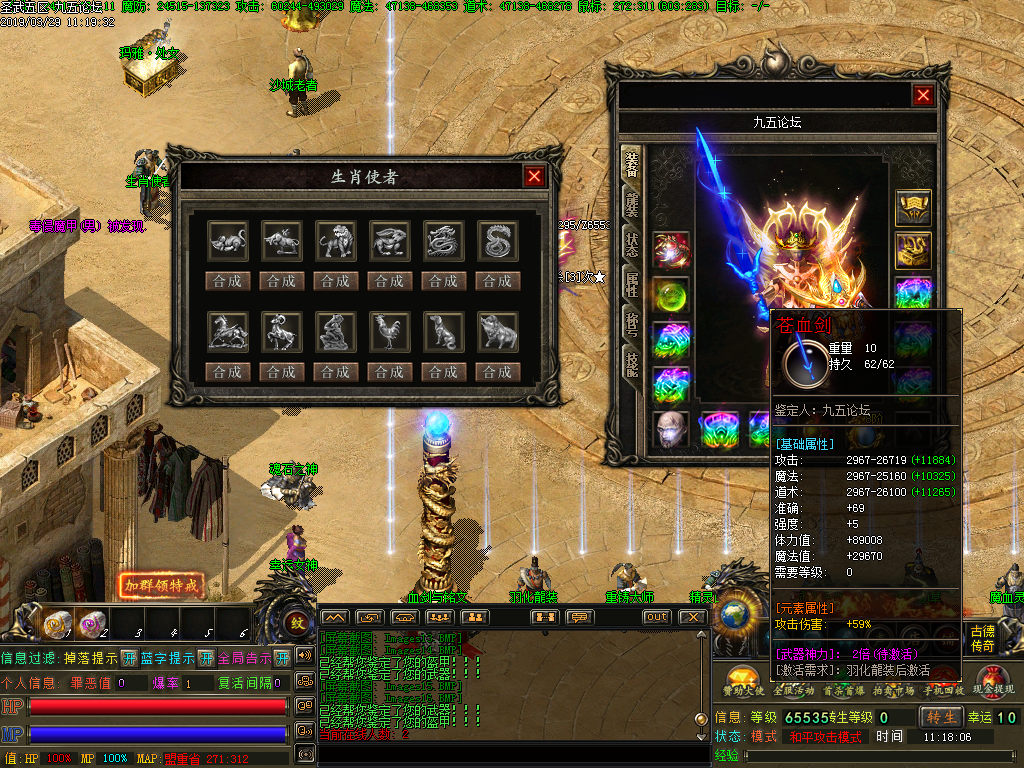Click 合成 under the snake zodiac icon
Viewport: 1024px width, 768px height.
coord(497,281)
